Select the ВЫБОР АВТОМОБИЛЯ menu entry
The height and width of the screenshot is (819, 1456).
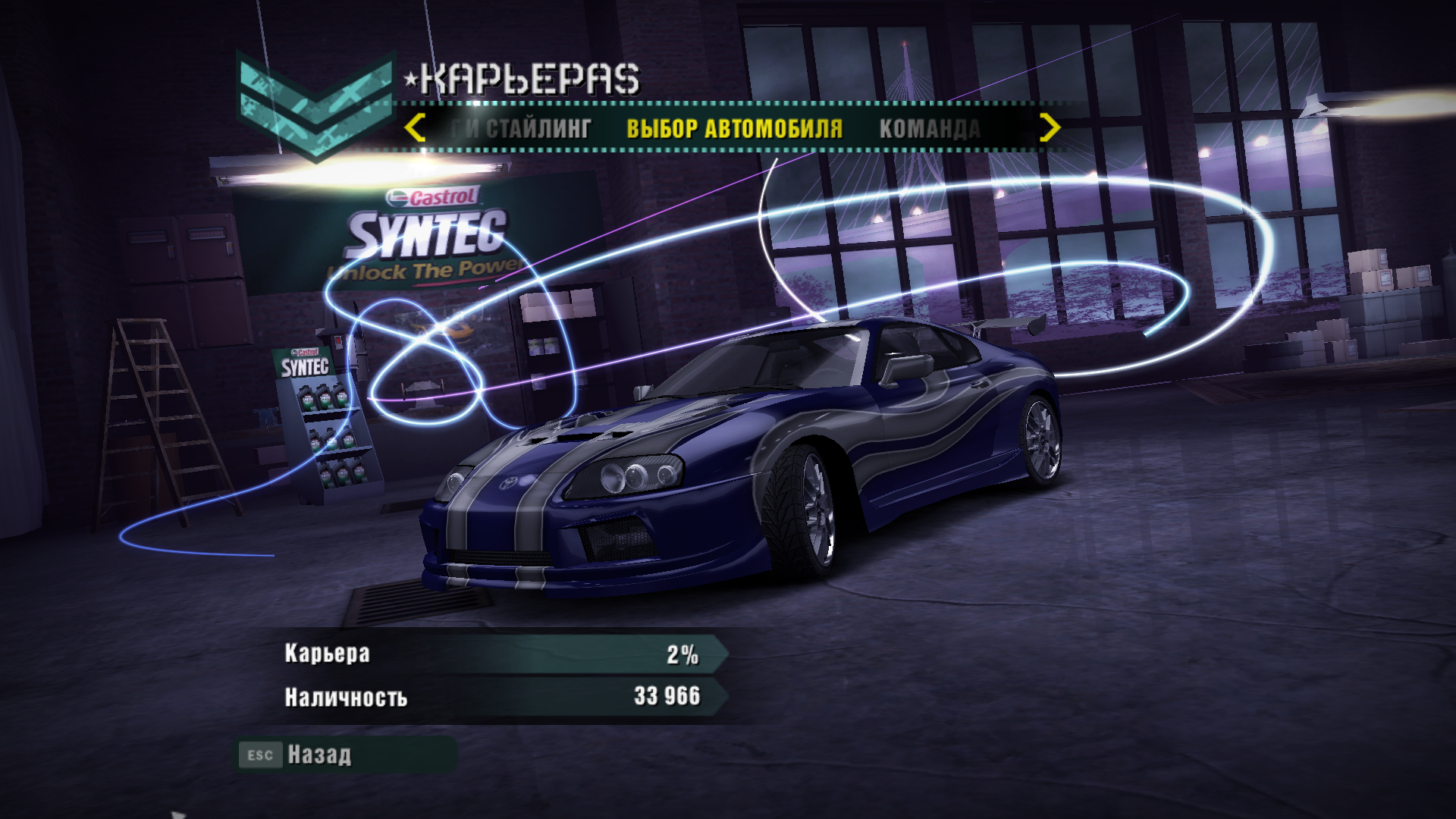(x=734, y=129)
